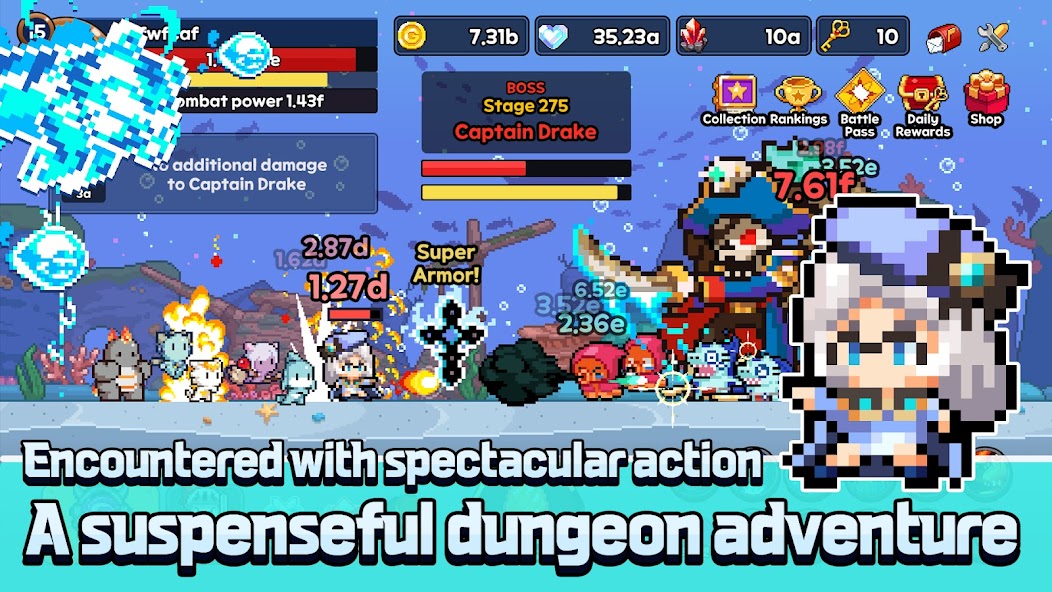View the Rankings trophy
Viewport: 1052px width, 592px height.
(x=798, y=98)
